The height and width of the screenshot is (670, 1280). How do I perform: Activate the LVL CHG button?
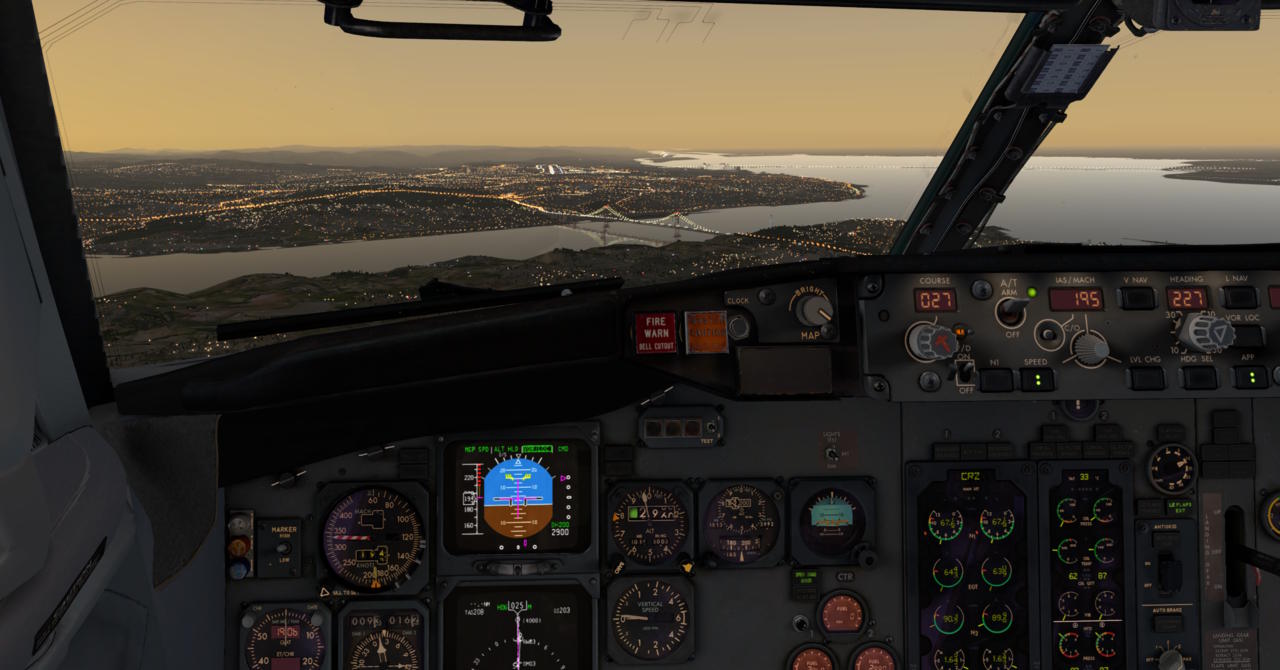[x=1146, y=378]
